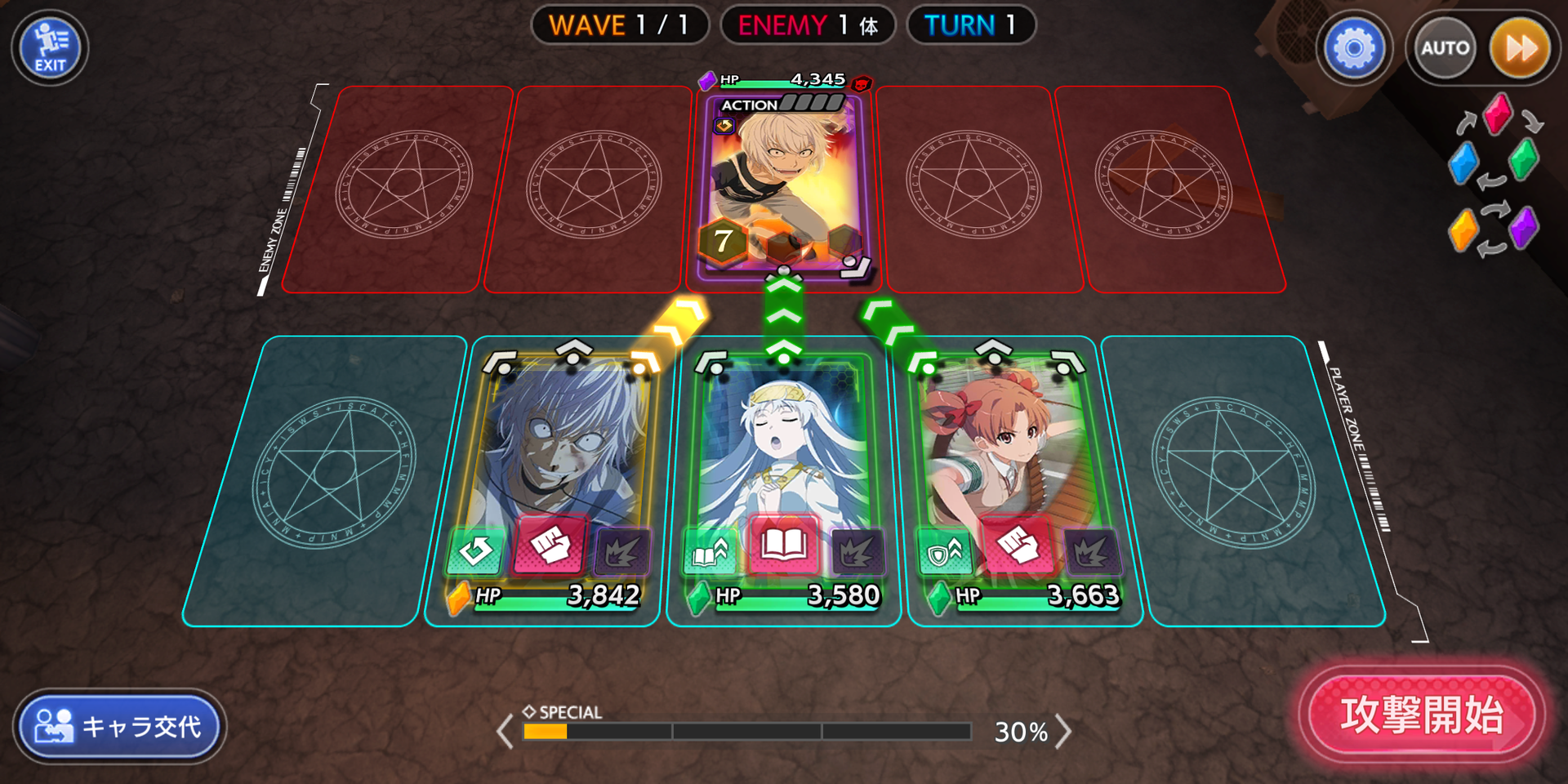Screen dimensions: 1568x784
Task: Start the attack with 攻撃開始
Action: pos(1421,715)
